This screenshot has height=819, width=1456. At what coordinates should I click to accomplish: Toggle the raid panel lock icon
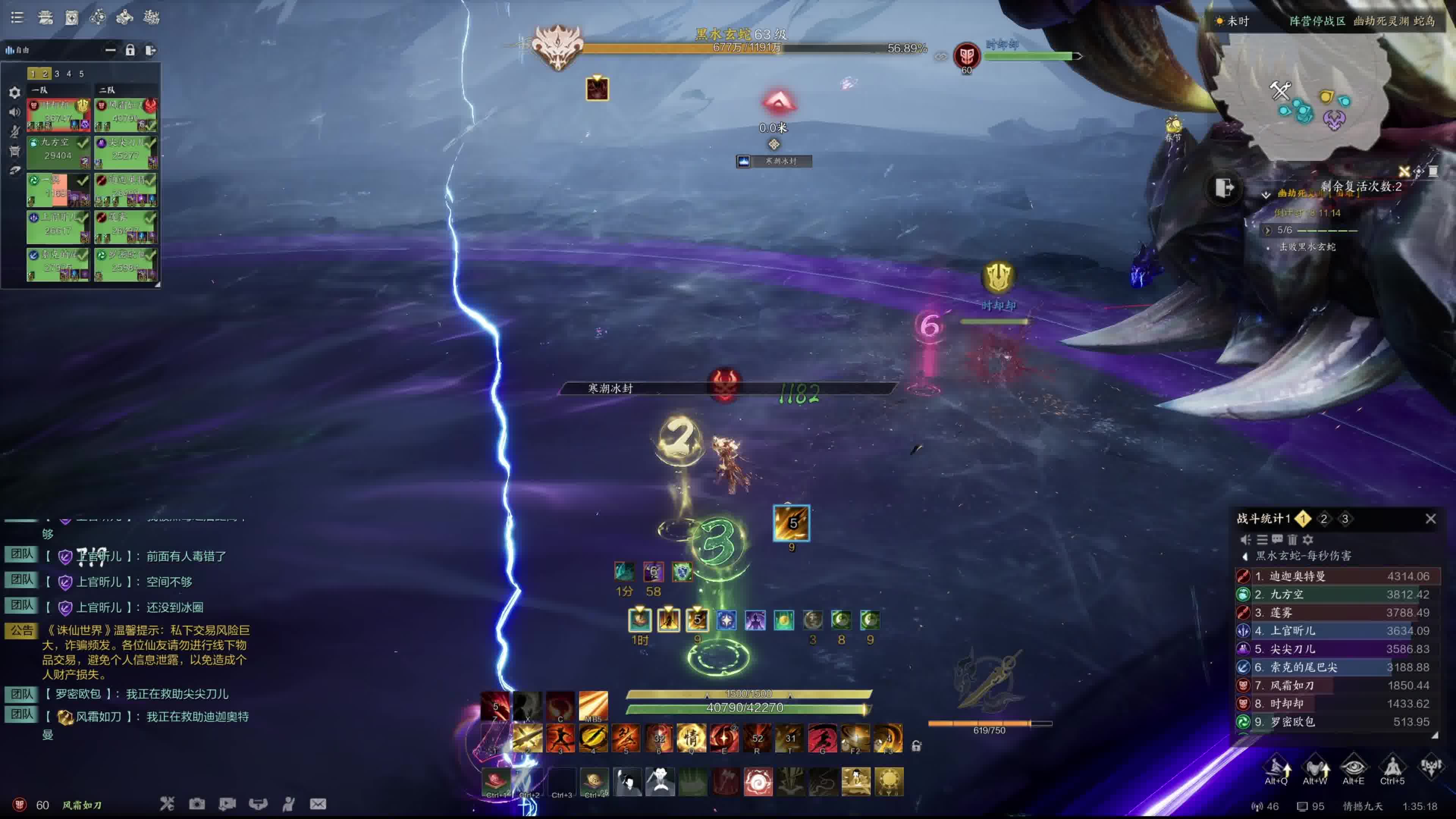coord(130,50)
